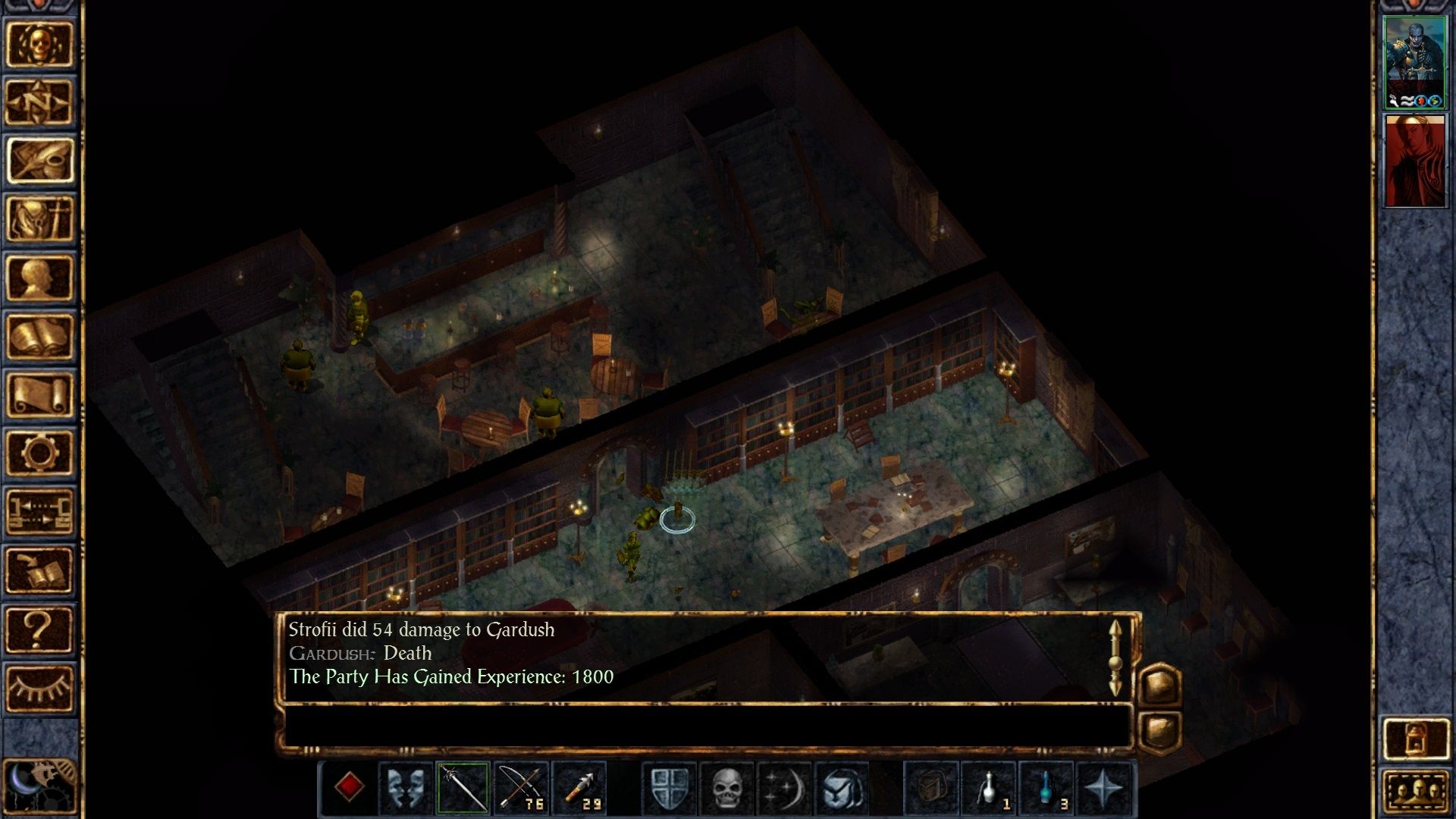Toggle the party AI lantern button
The image size is (1456, 819).
pyautogui.click(x=1415, y=738)
